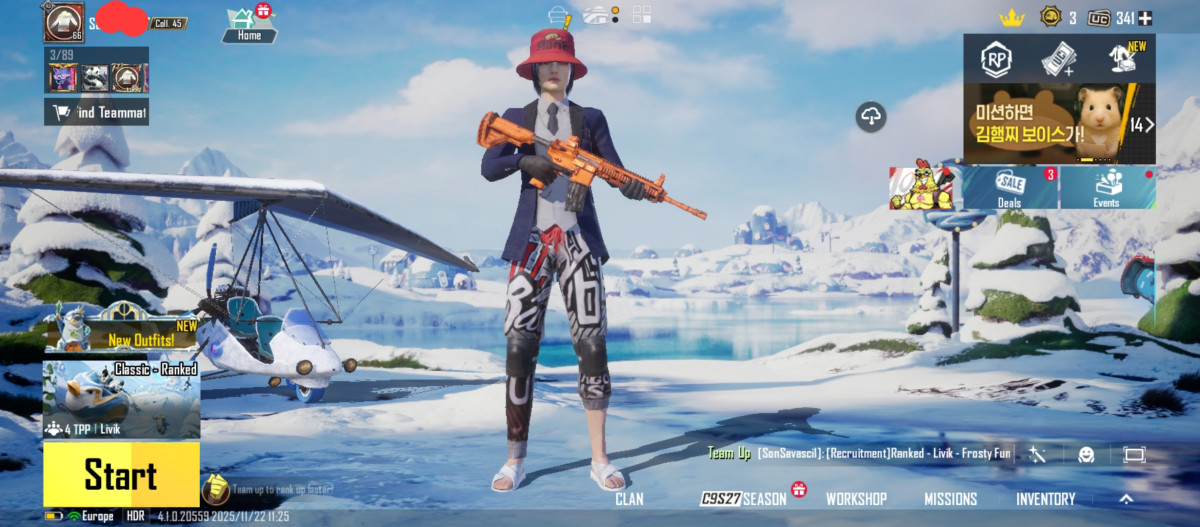
Task: View Missions
Action: (x=950, y=499)
